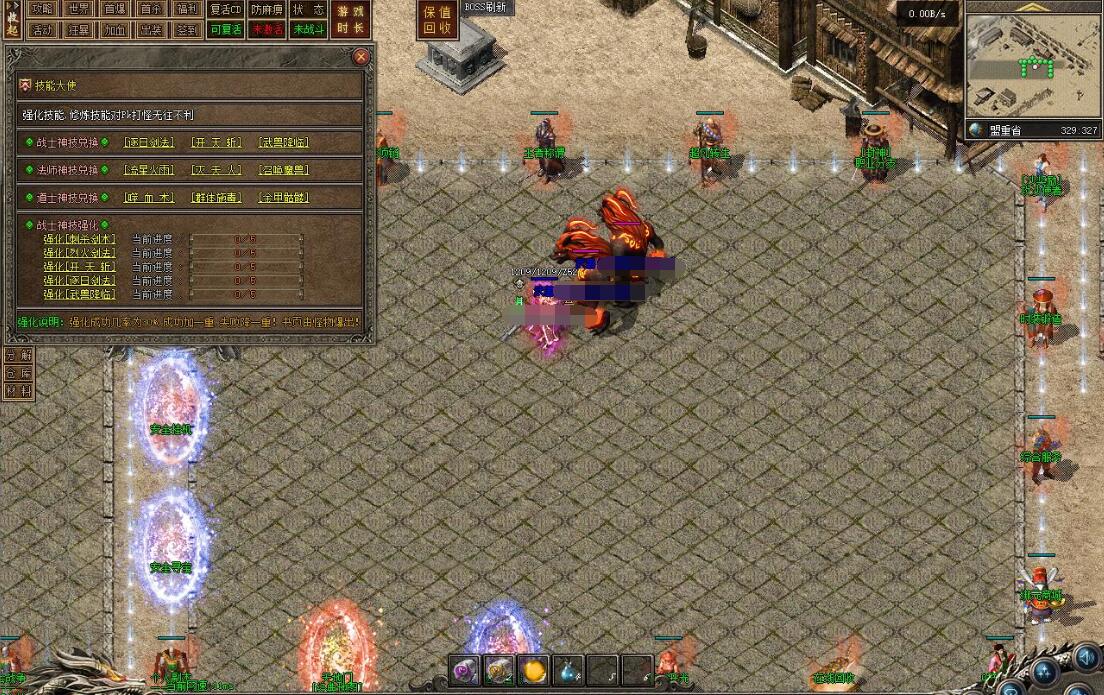Exchange for warrior skill 逐日剑法
The width and height of the screenshot is (1104, 695).
coord(148,142)
